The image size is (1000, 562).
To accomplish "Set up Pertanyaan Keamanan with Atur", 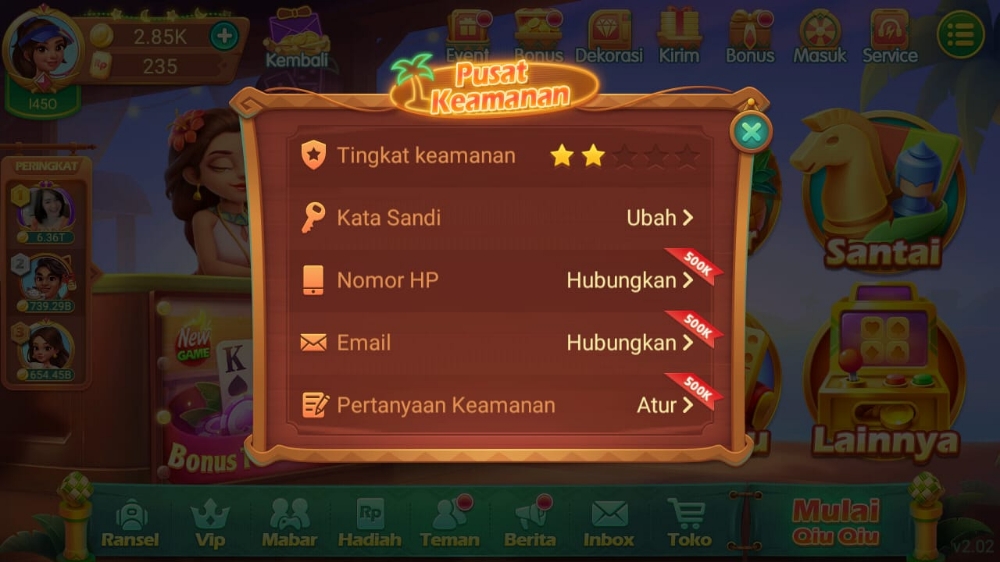I will (x=665, y=405).
